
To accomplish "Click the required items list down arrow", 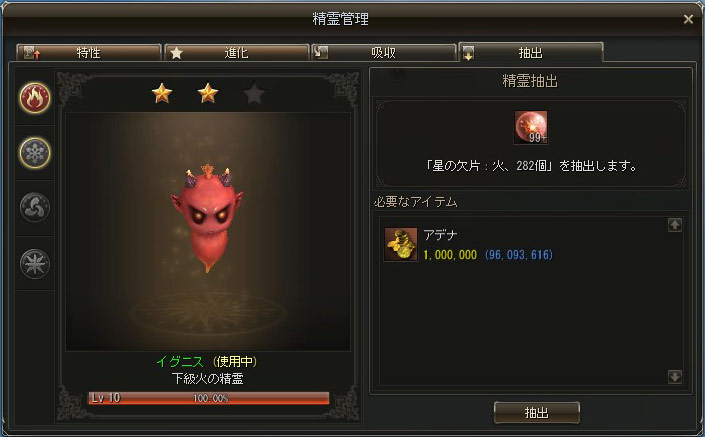I will coord(675,376).
